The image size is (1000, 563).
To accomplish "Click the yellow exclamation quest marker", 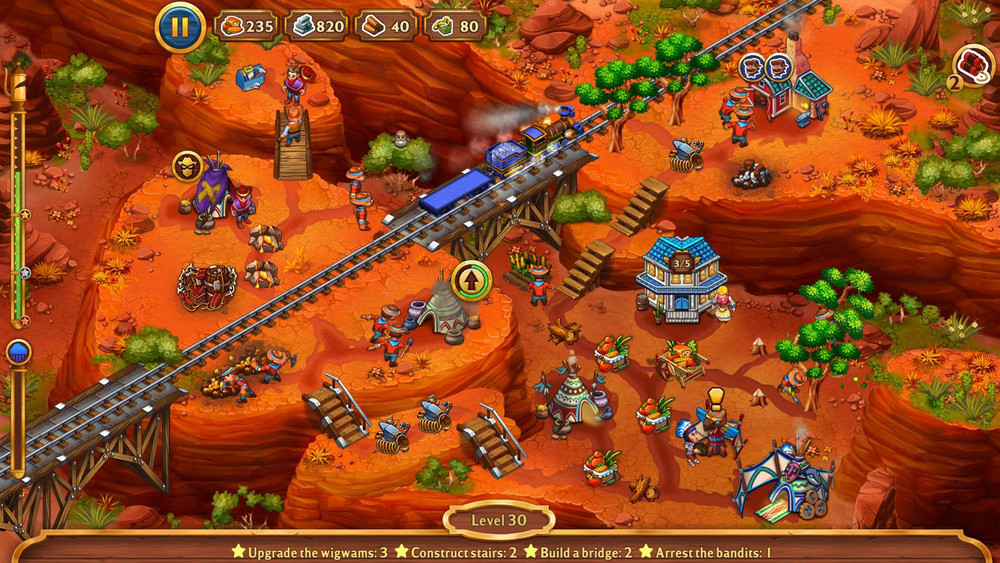I will (715, 397).
